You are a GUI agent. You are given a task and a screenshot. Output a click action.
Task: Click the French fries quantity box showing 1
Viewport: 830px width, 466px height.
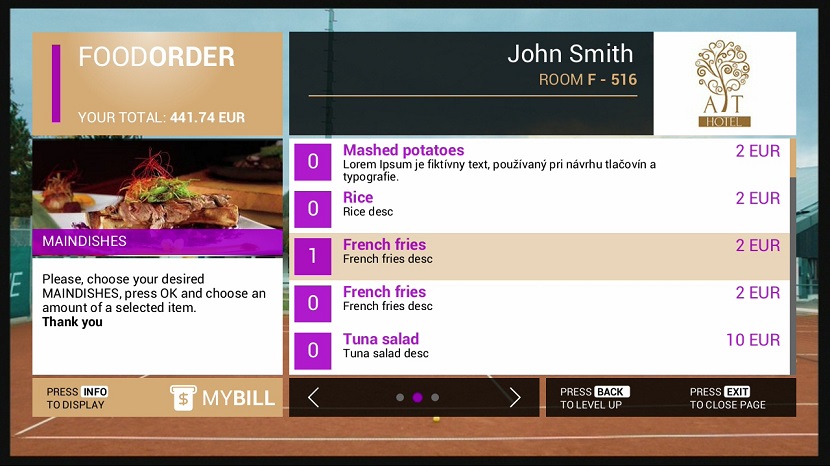(312, 256)
